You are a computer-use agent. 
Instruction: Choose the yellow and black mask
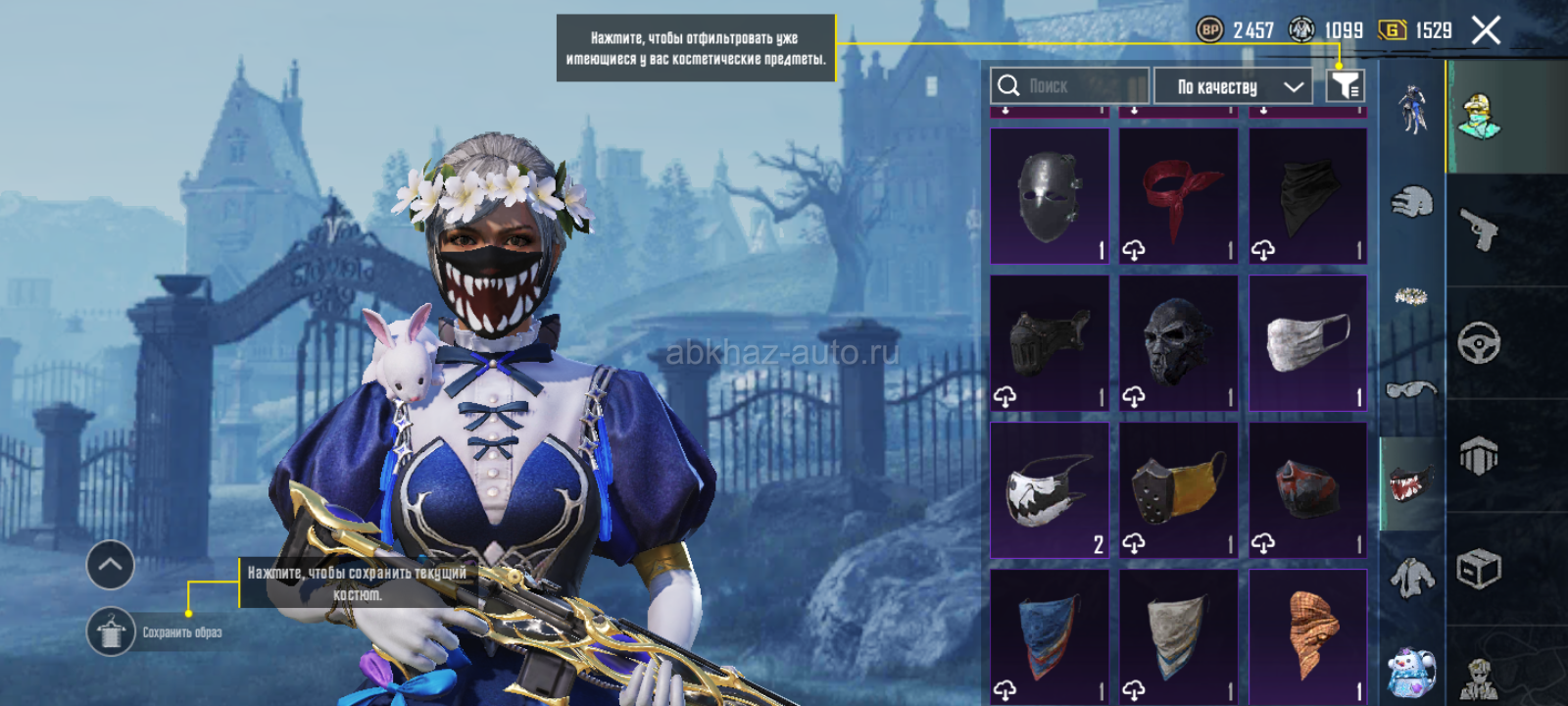coord(1179,490)
